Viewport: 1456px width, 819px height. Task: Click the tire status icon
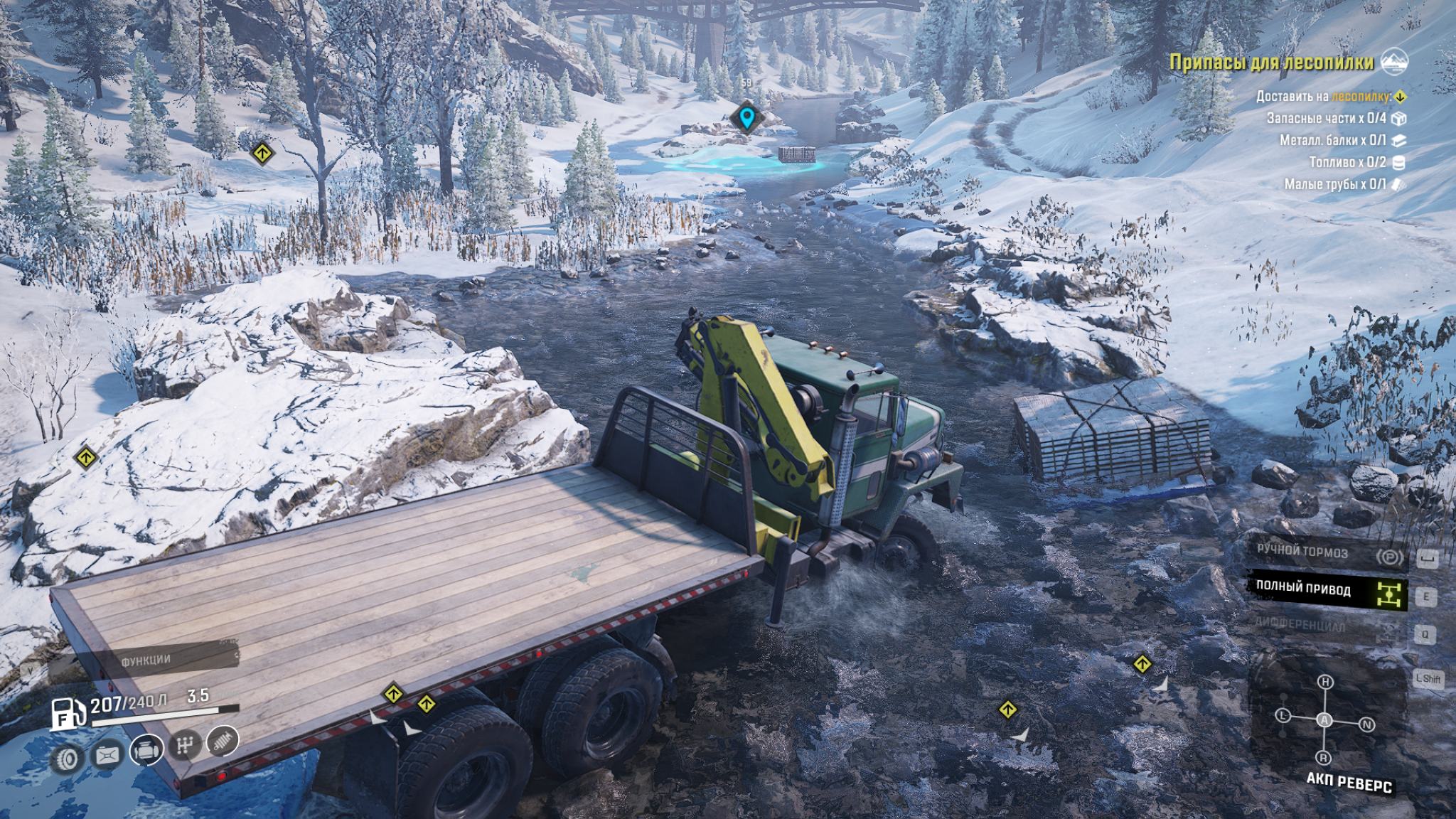coord(68,759)
